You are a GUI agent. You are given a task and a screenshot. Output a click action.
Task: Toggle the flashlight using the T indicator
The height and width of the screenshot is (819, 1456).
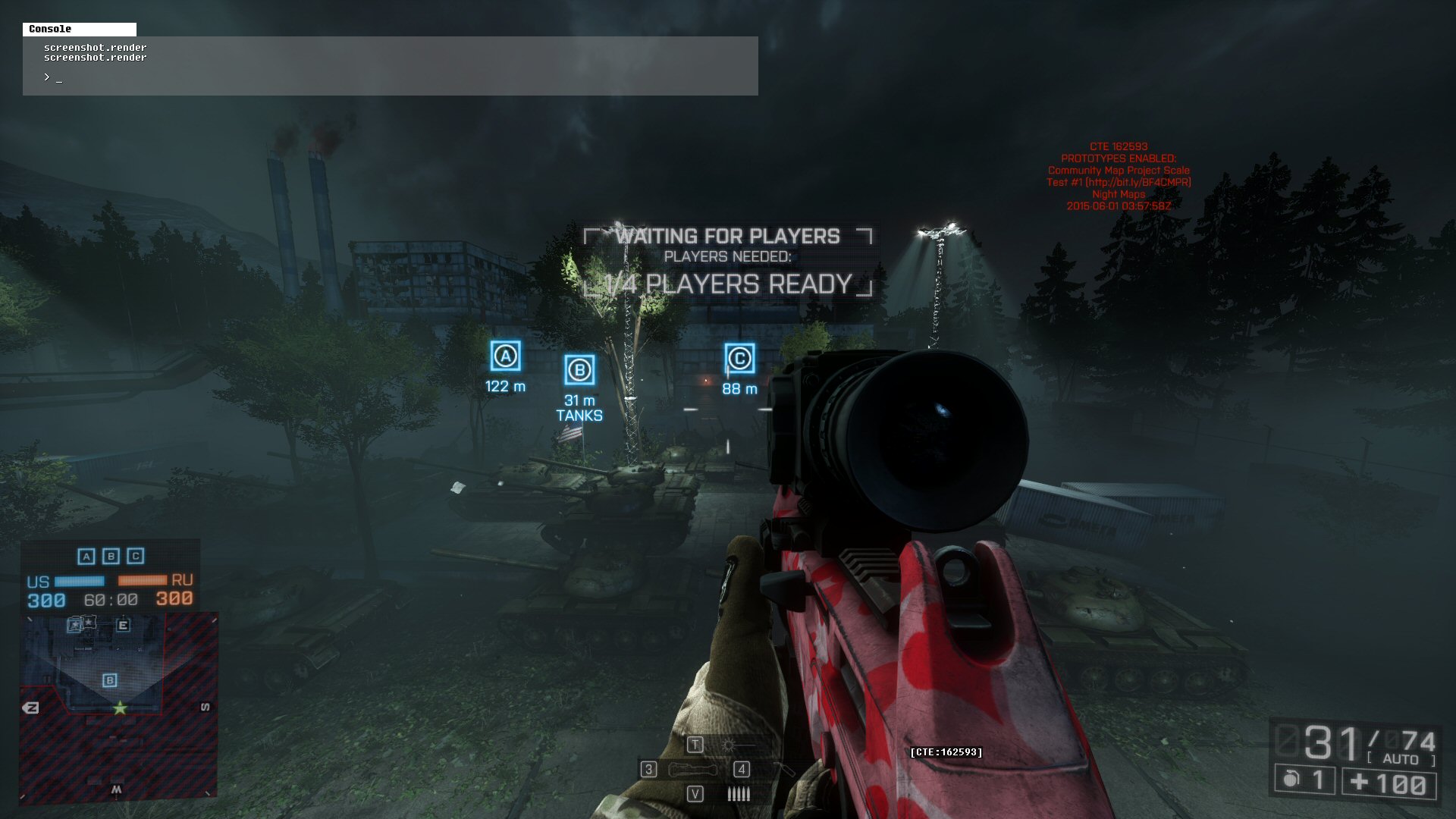[694, 744]
